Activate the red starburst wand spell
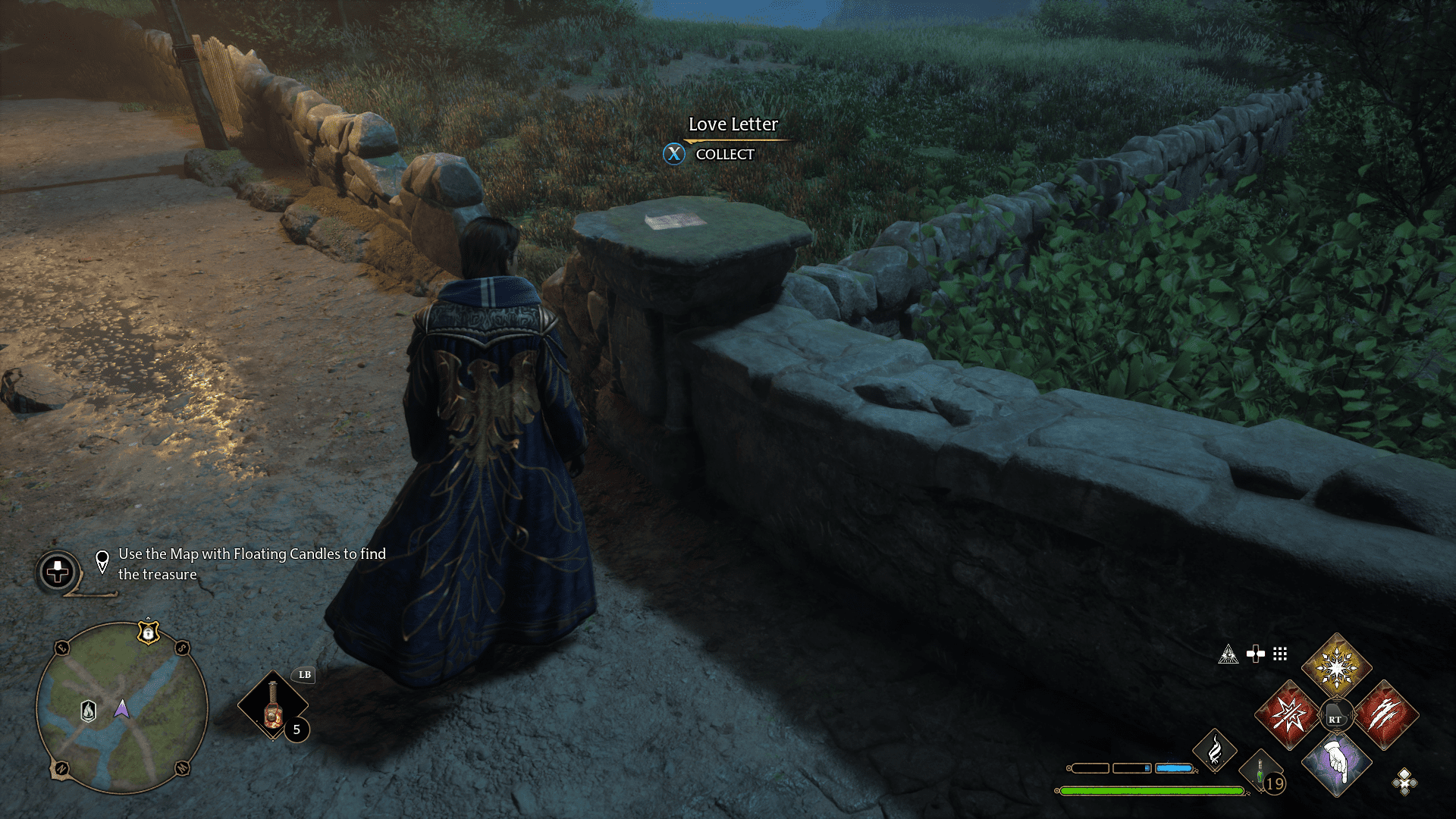1456x819 pixels. (1288, 714)
